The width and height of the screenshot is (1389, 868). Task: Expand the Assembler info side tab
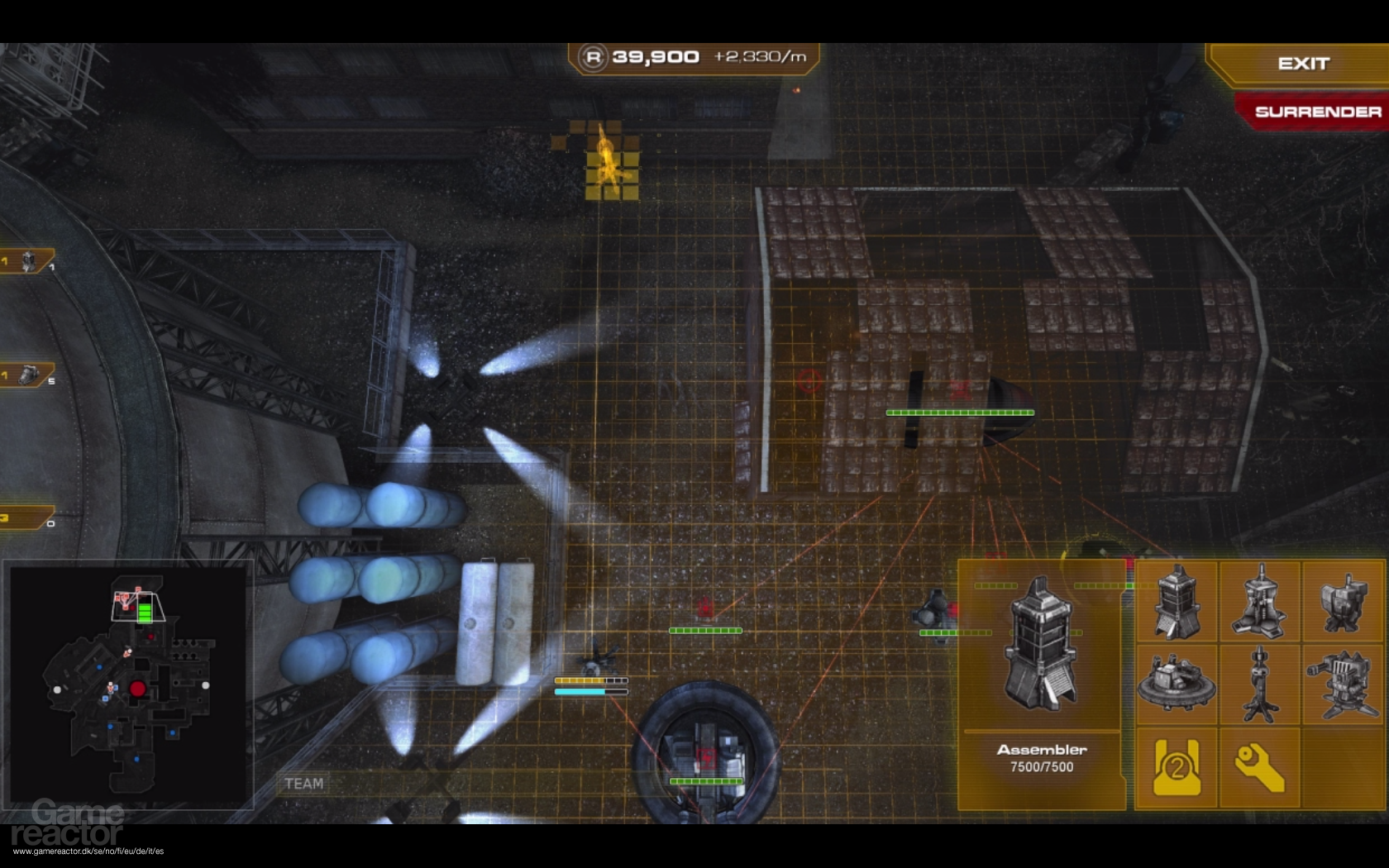tap(1124, 661)
